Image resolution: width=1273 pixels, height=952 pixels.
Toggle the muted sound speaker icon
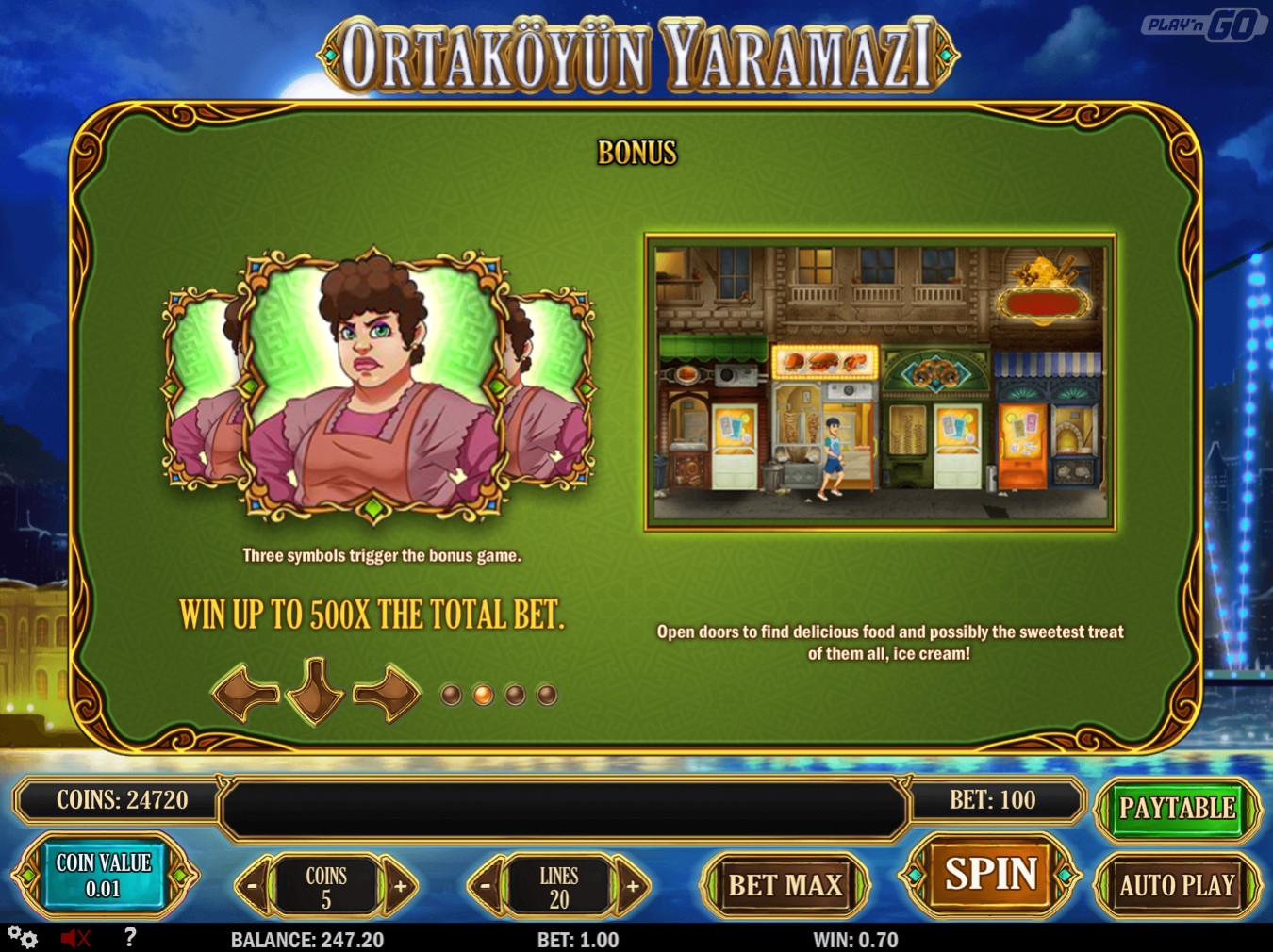click(x=74, y=938)
